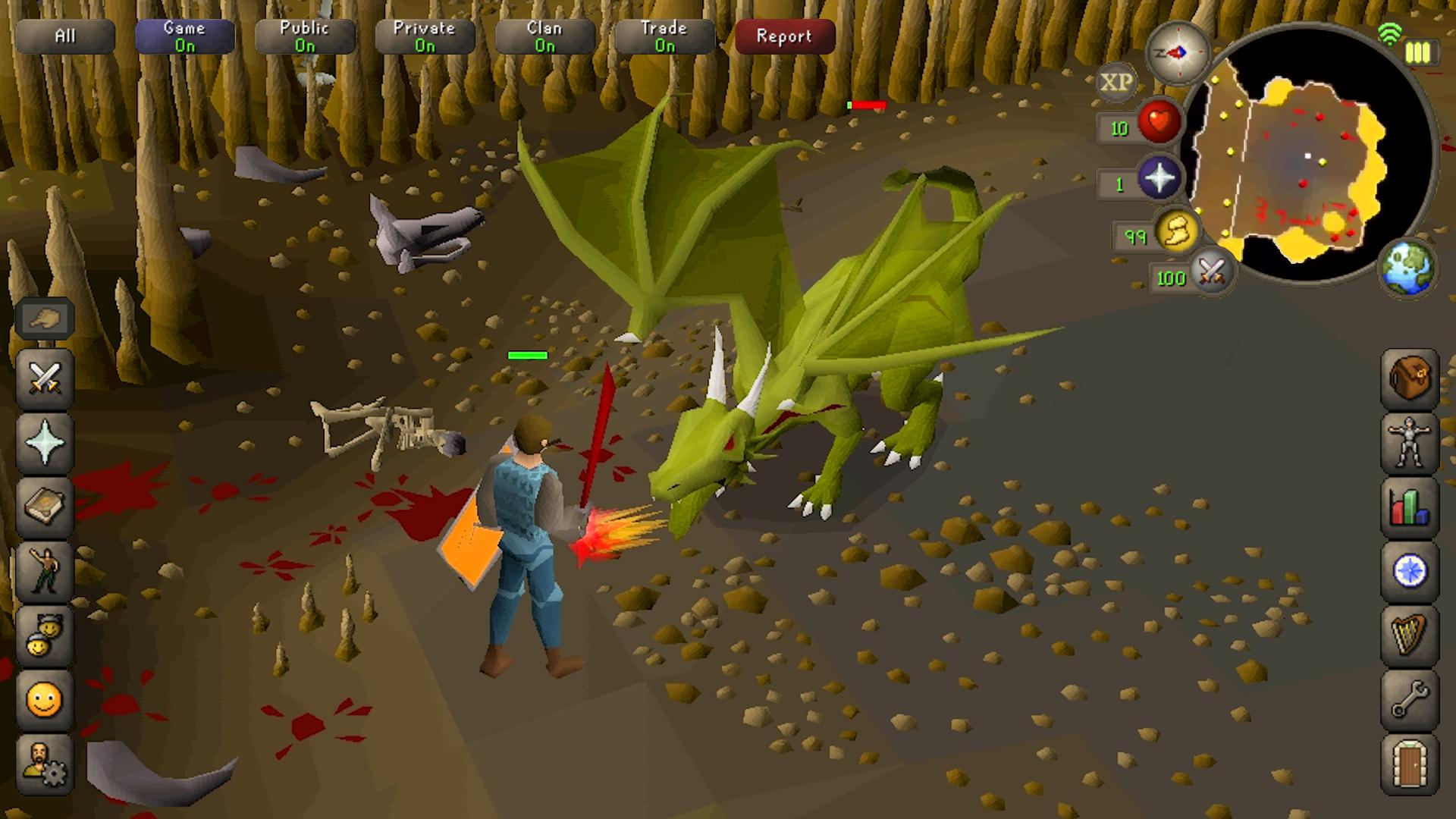Toggle Public chat off

click(x=306, y=36)
